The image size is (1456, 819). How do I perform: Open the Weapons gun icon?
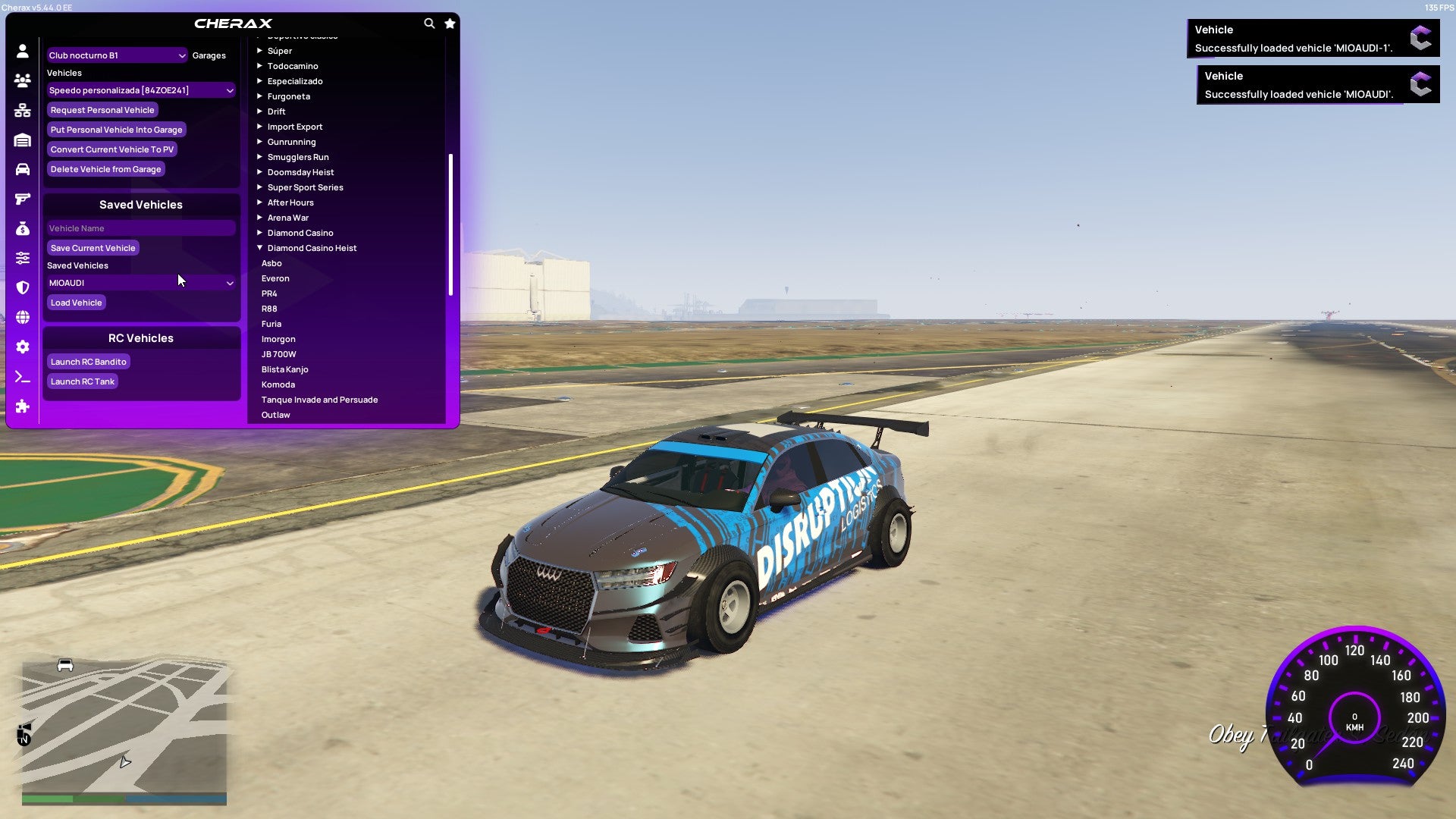click(x=23, y=198)
